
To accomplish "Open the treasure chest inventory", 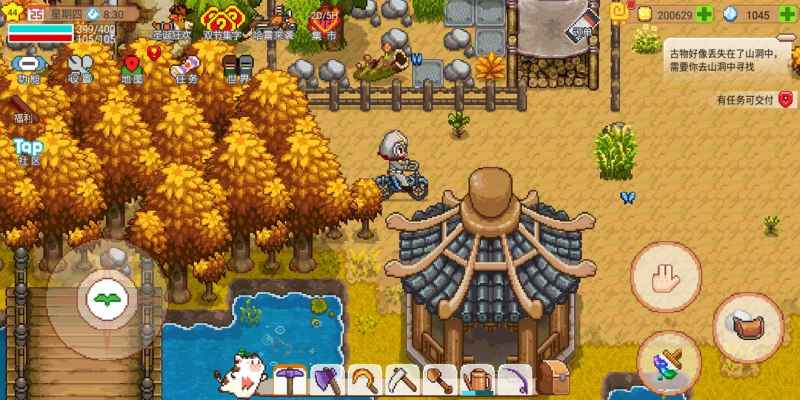I will point(551,378).
